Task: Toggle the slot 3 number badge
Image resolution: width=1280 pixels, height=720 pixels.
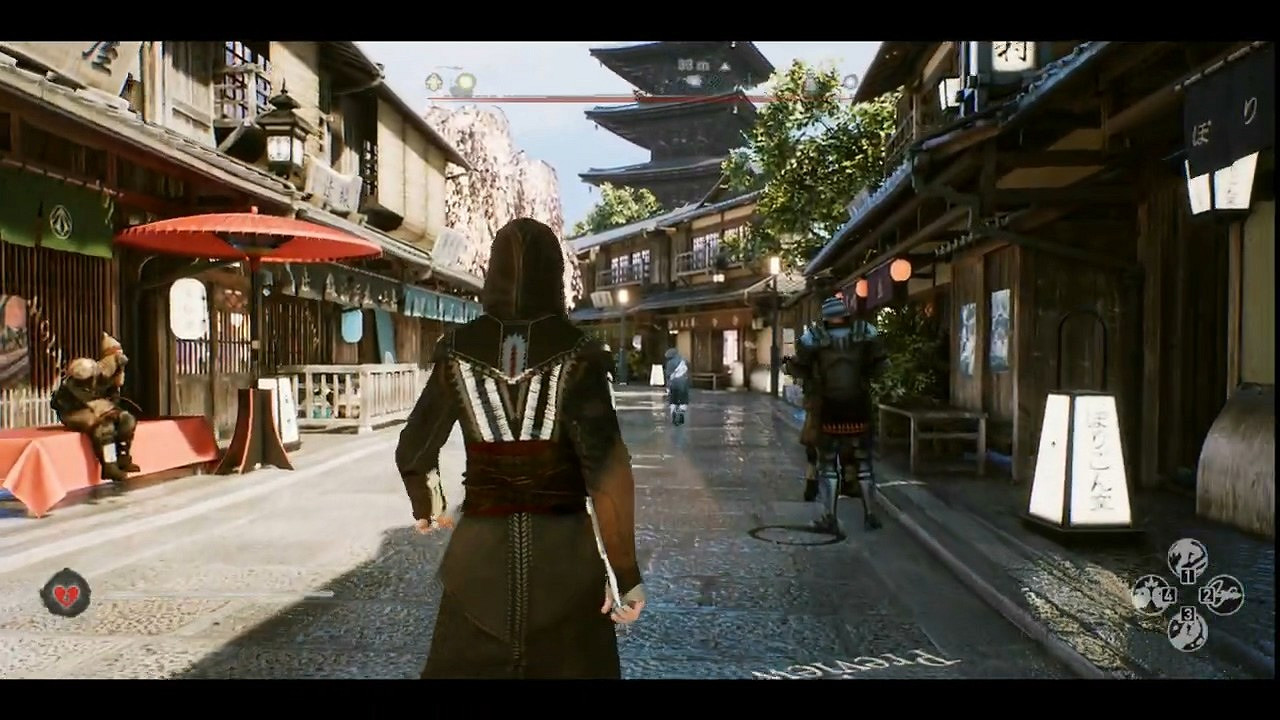Action: (x=1188, y=614)
